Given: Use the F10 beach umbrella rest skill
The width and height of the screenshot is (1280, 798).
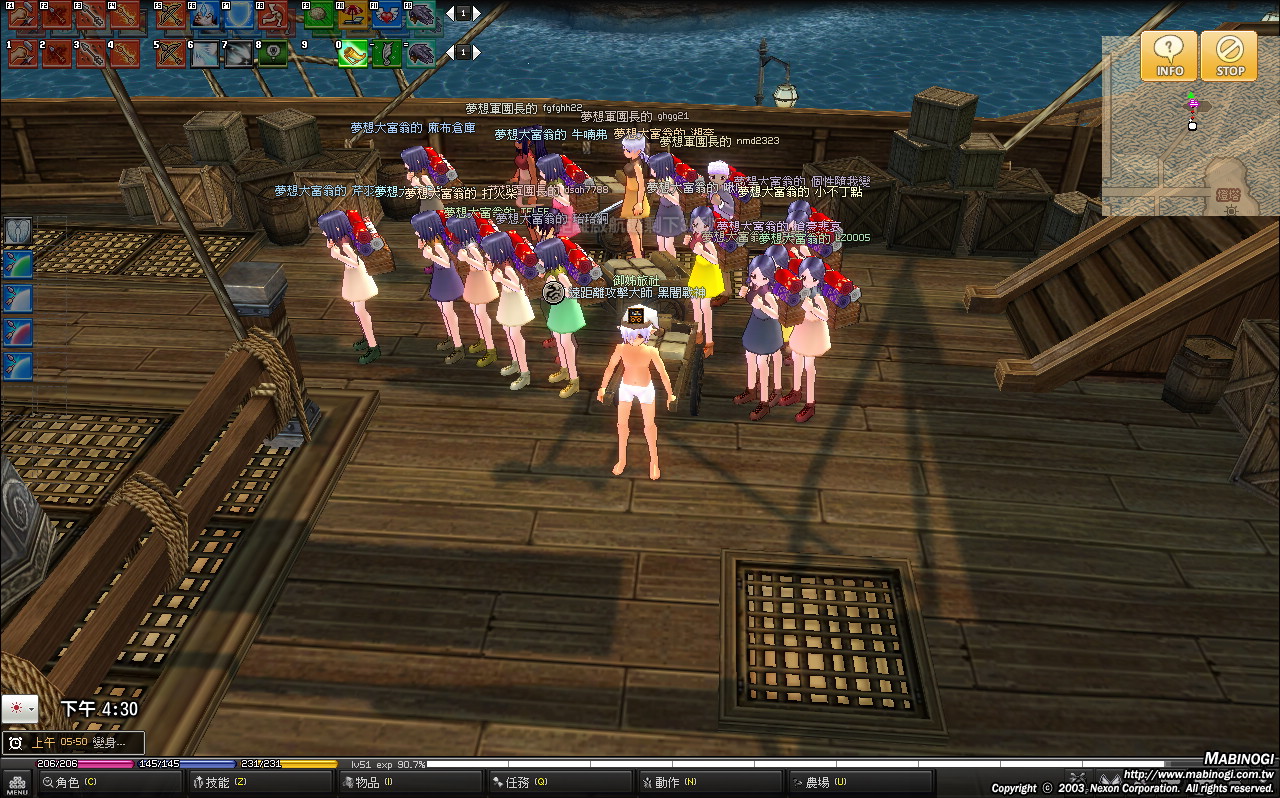Looking at the screenshot, I should [354, 15].
